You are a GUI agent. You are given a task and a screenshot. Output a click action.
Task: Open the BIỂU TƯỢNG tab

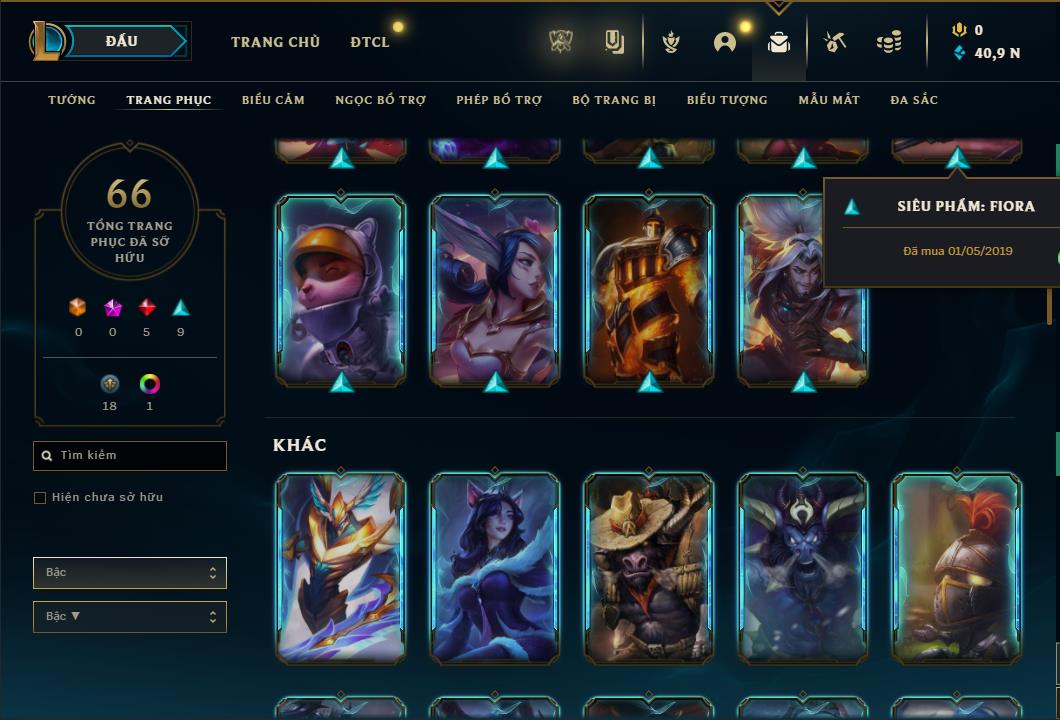click(727, 100)
